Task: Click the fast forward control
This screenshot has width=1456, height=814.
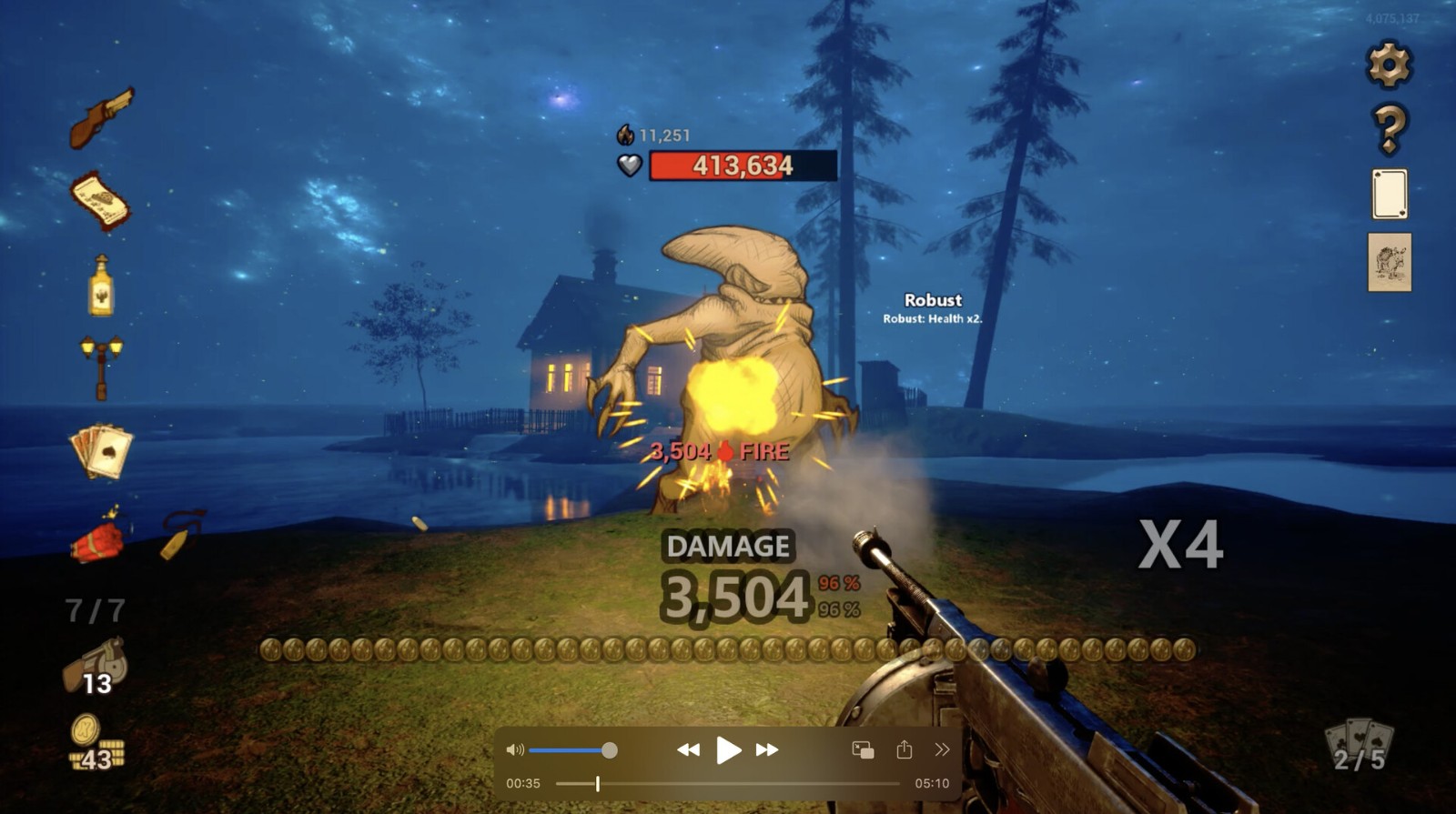Action: 765,749
